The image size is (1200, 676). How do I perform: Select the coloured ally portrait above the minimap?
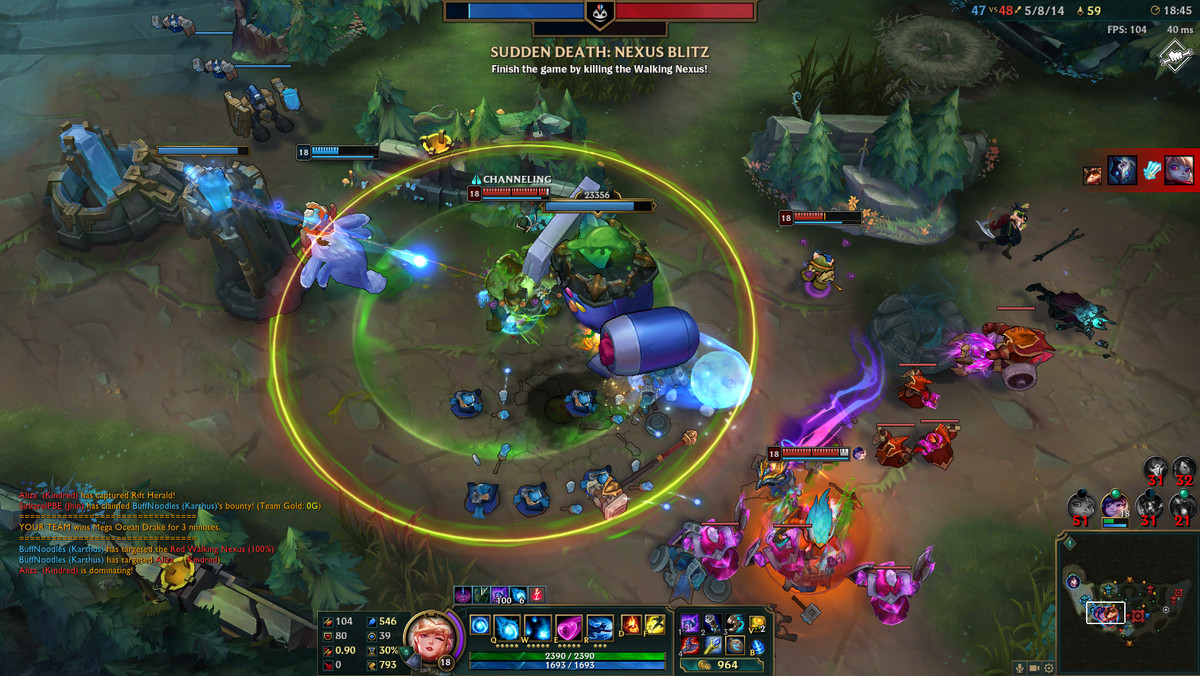[x=1113, y=505]
